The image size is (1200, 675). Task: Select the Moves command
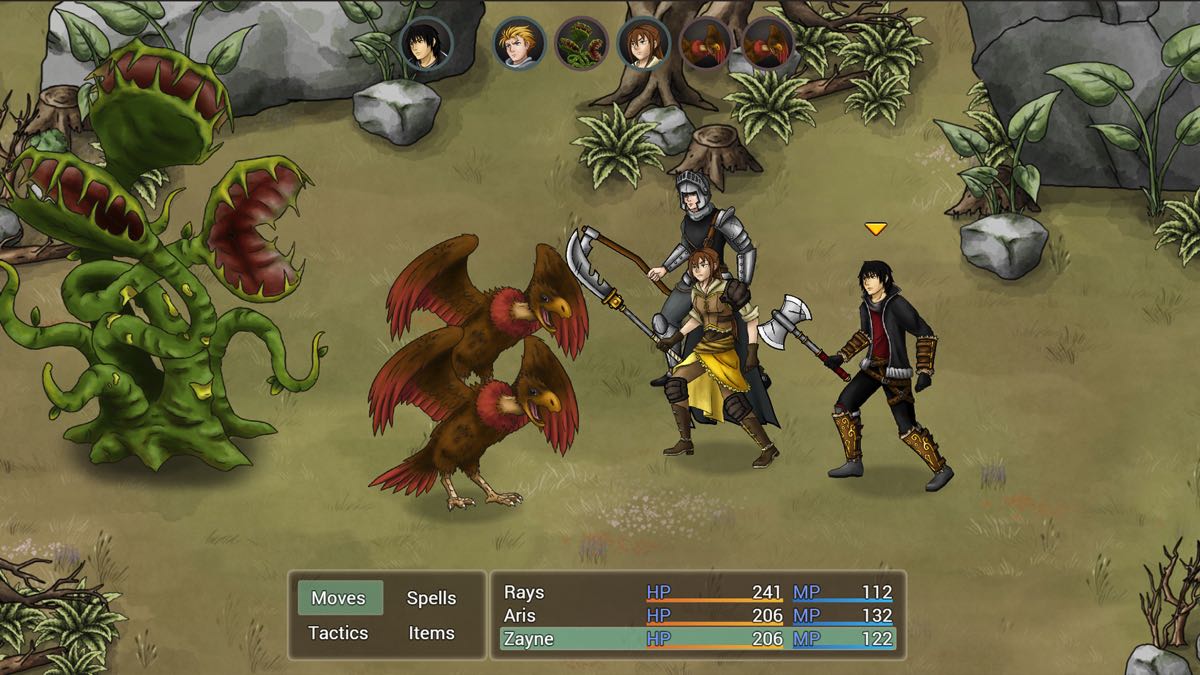pos(339,598)
